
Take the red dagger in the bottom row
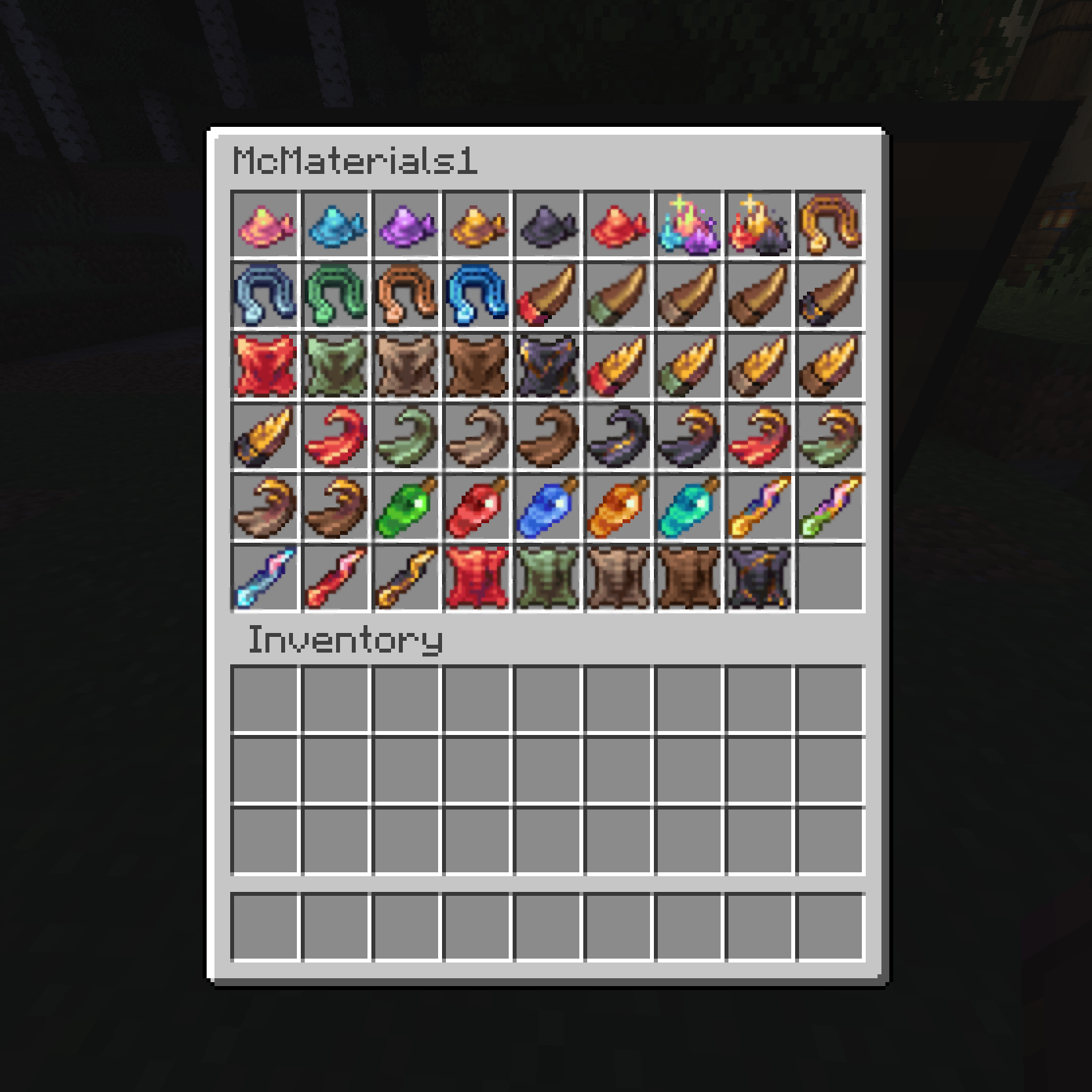(337, 577)
